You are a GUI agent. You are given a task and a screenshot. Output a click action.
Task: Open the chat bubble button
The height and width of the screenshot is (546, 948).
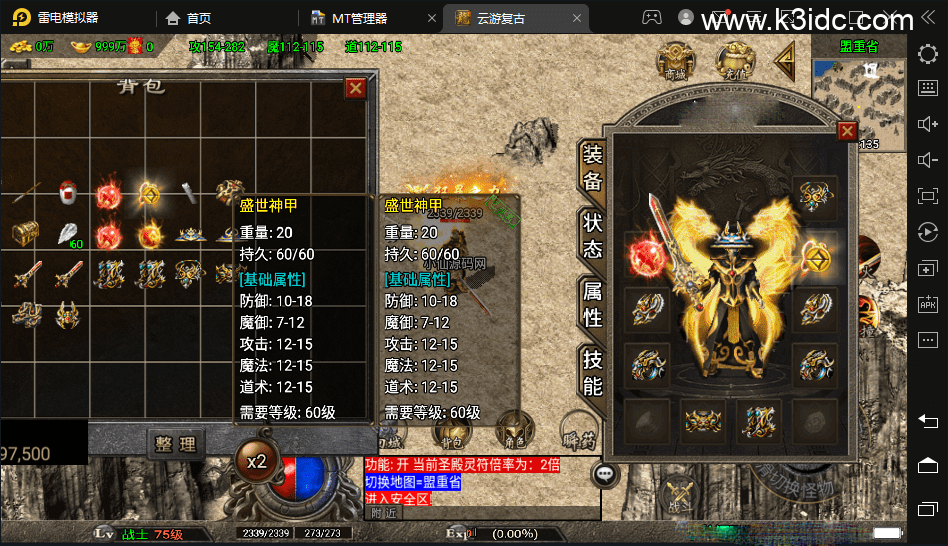[605, 473]
